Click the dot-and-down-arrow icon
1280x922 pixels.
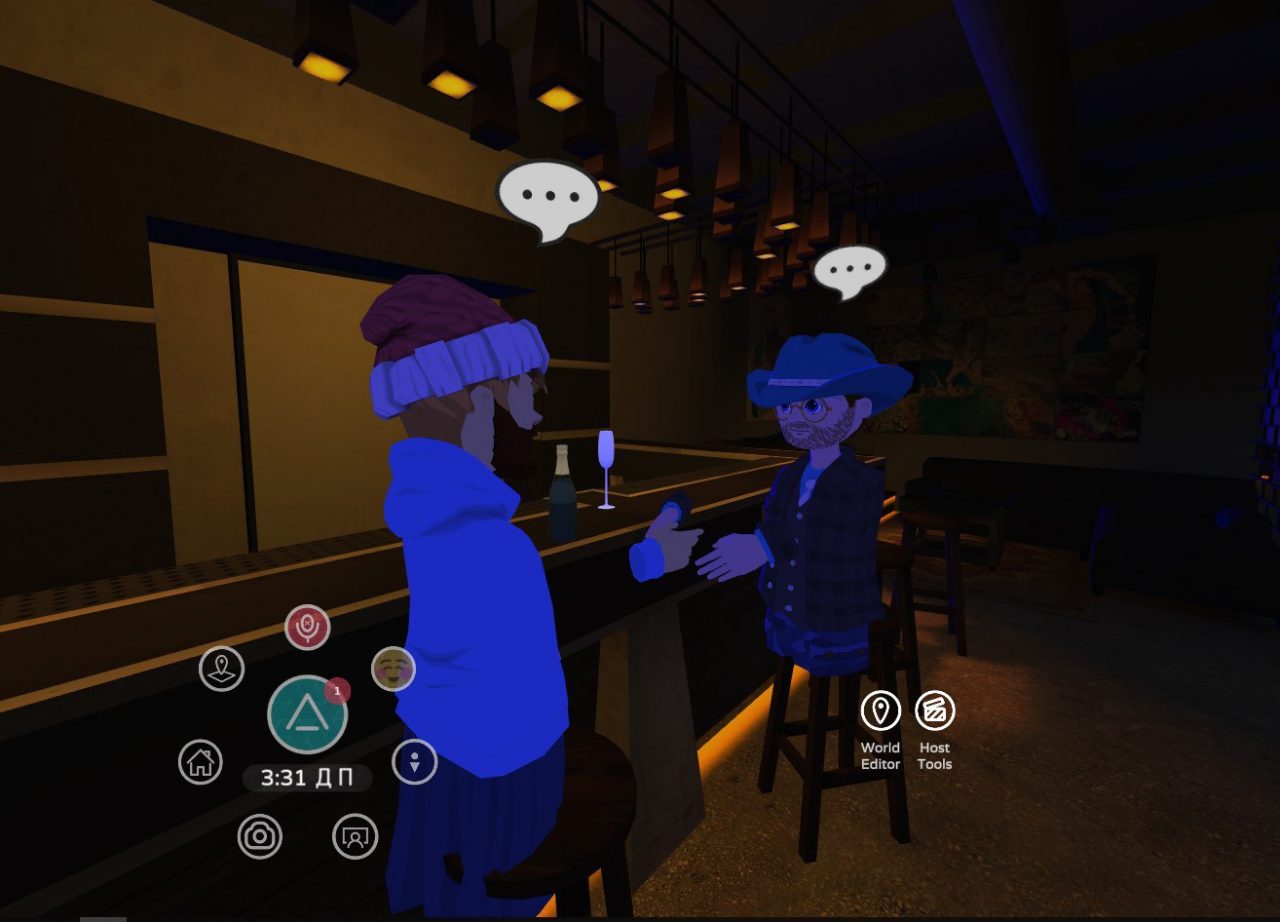click(x=414, y=762)
